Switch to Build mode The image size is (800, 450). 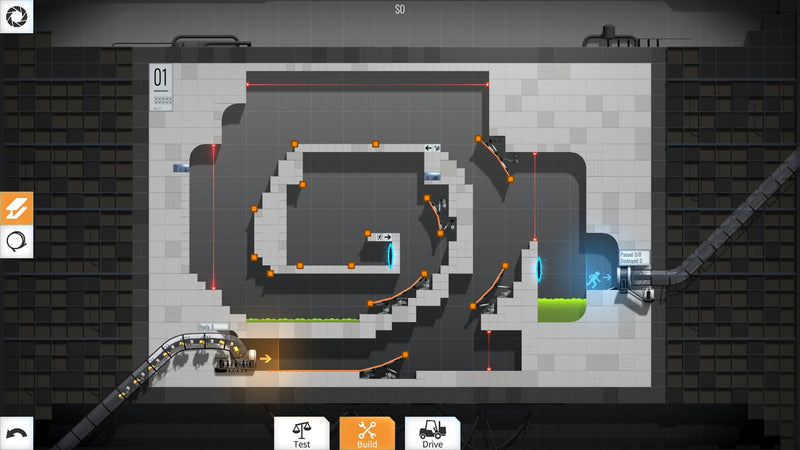tap(367, 433)
